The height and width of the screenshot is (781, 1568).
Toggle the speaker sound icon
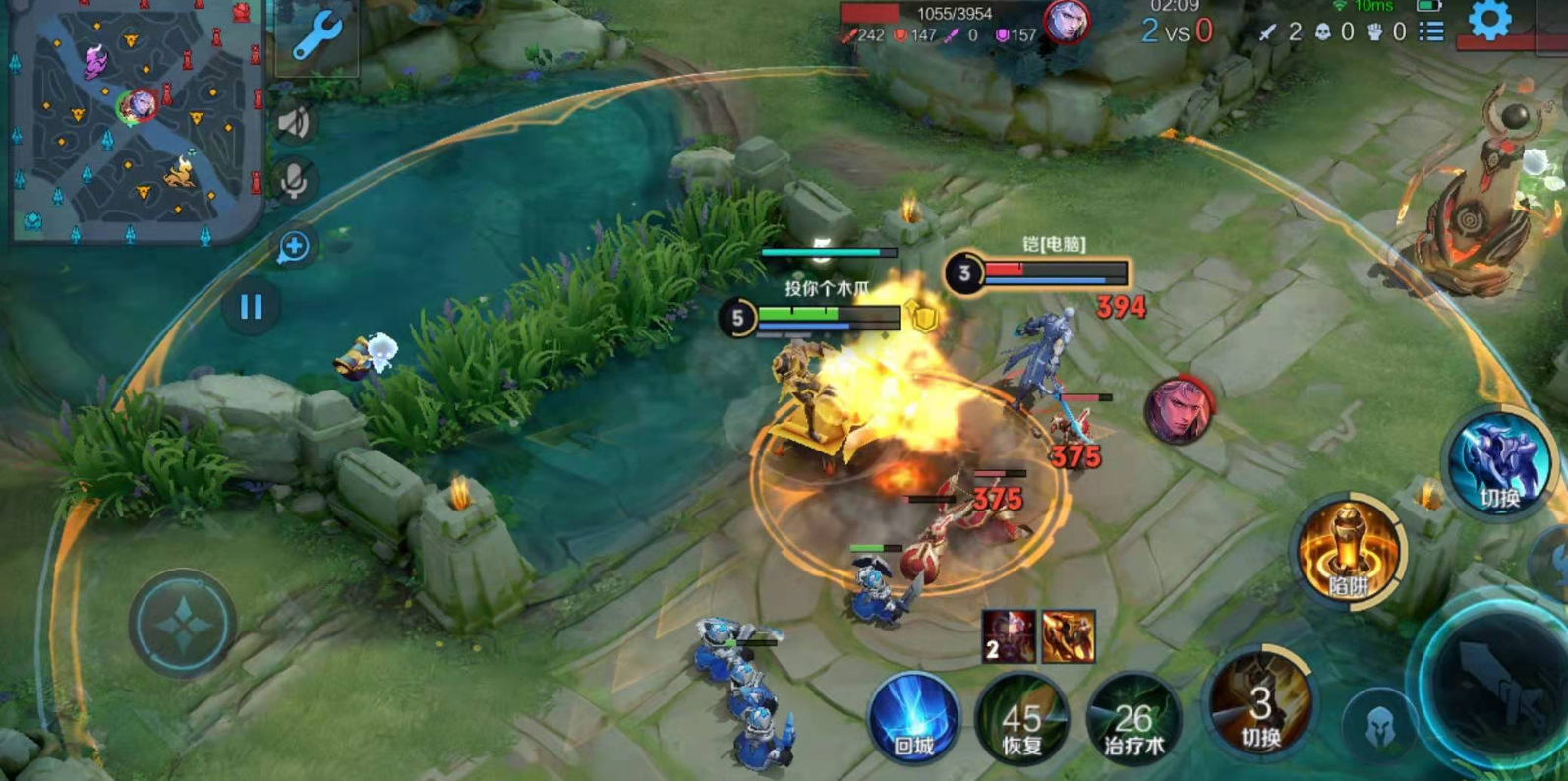coord(294,123)
